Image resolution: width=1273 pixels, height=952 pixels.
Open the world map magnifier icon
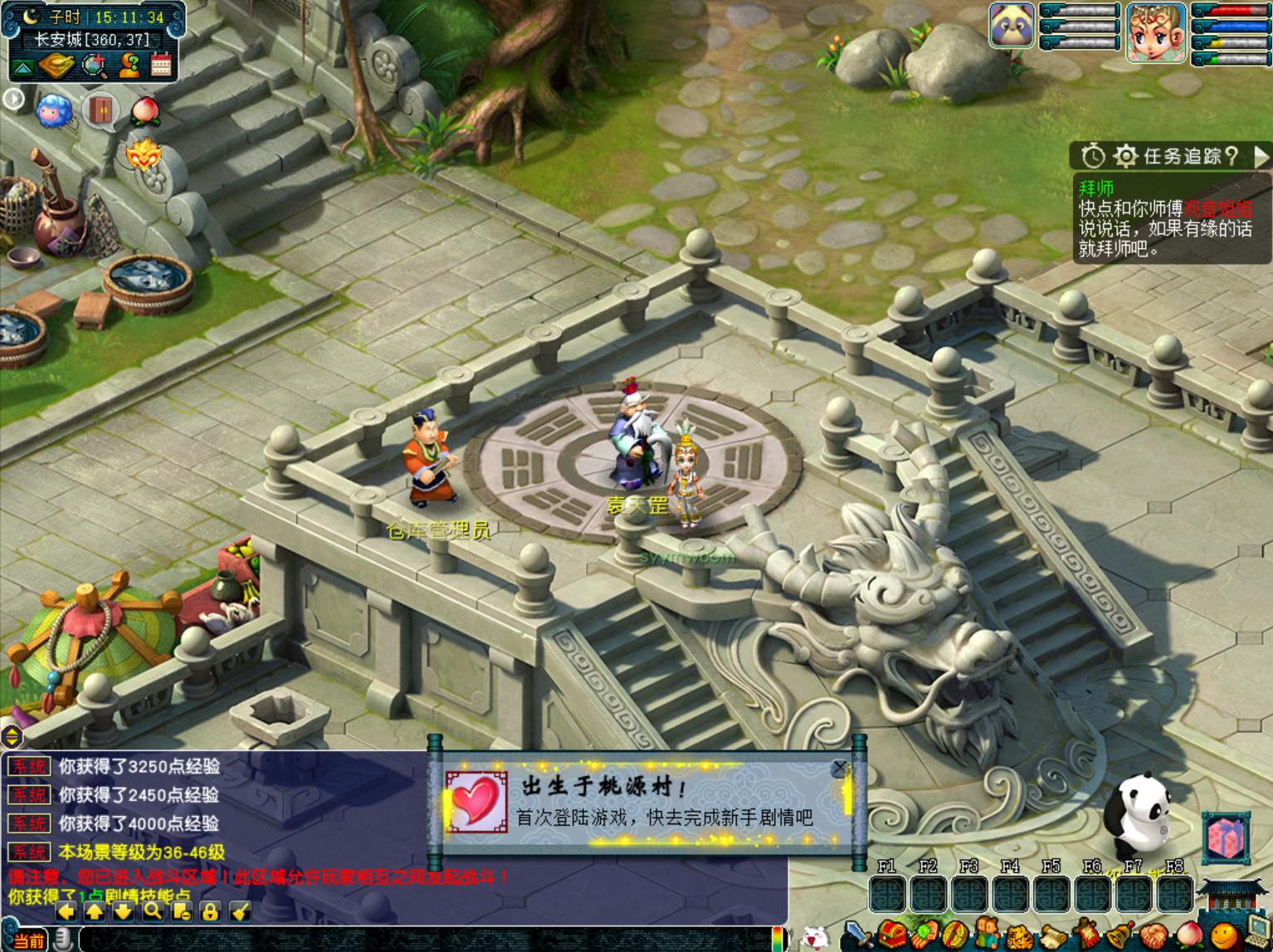[x=94, y=66]
